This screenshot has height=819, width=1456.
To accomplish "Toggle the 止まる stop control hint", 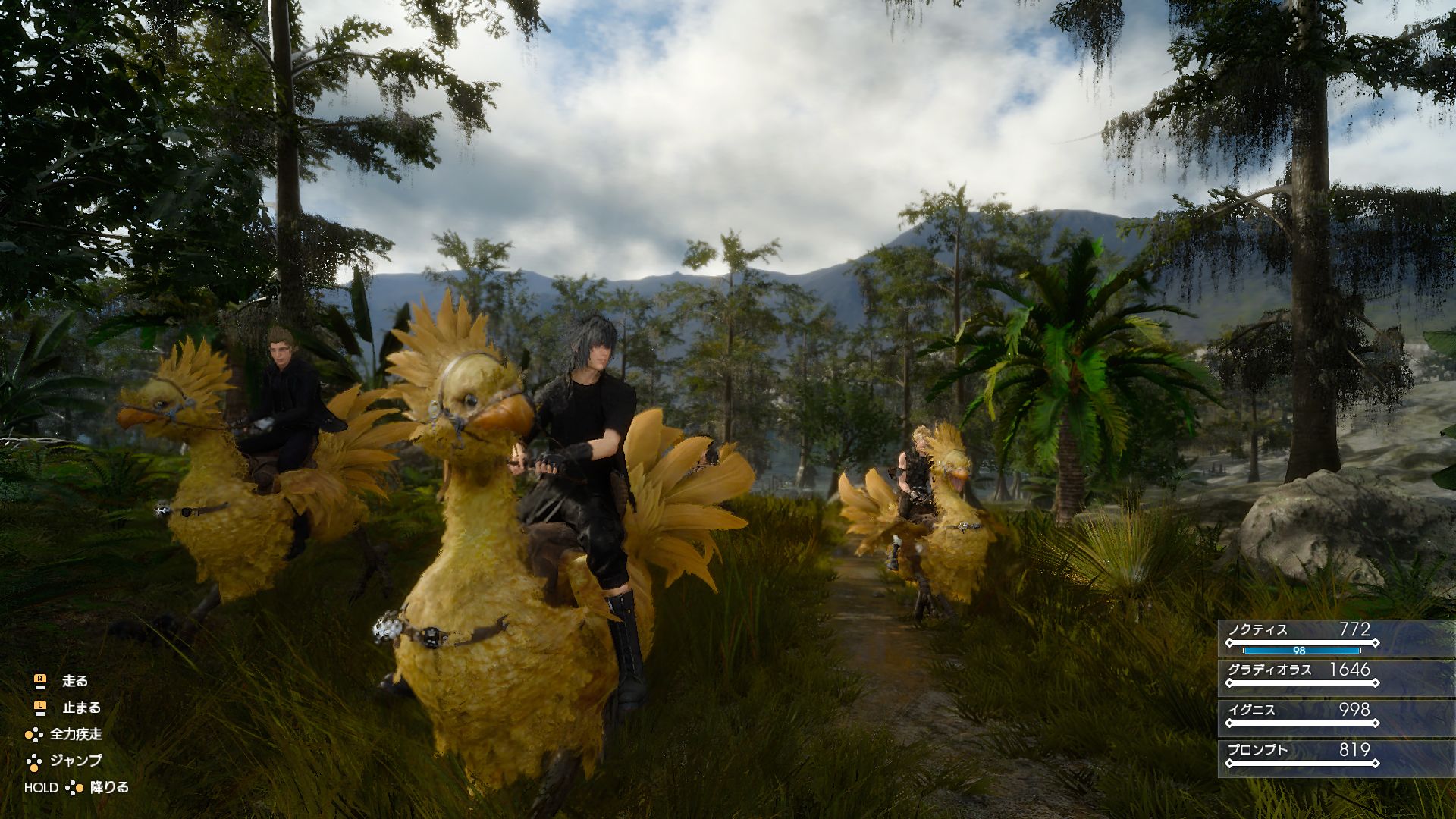I will [82, 708].
